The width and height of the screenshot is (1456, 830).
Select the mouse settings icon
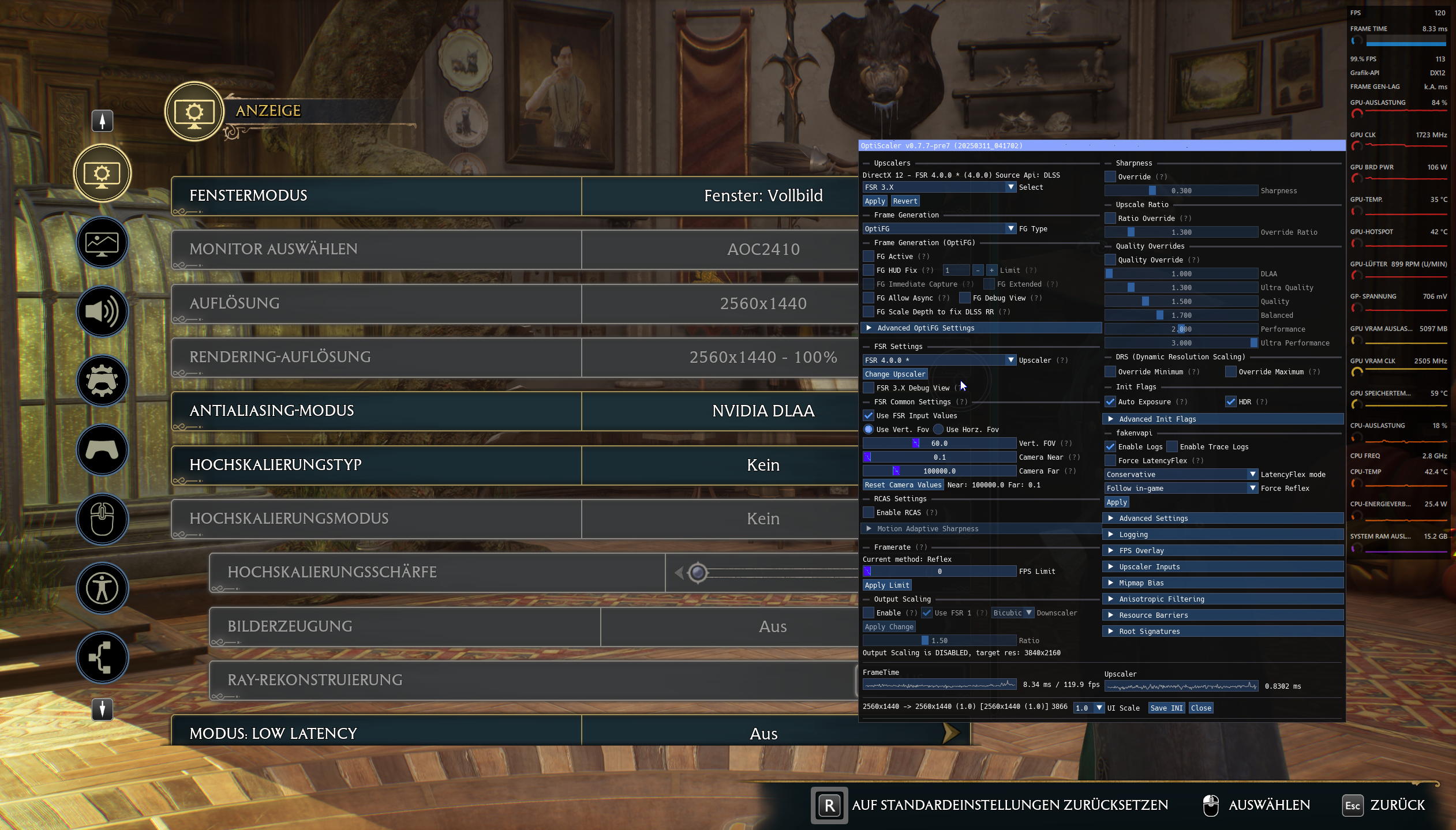pyautogui.click(x=102, y=519)
